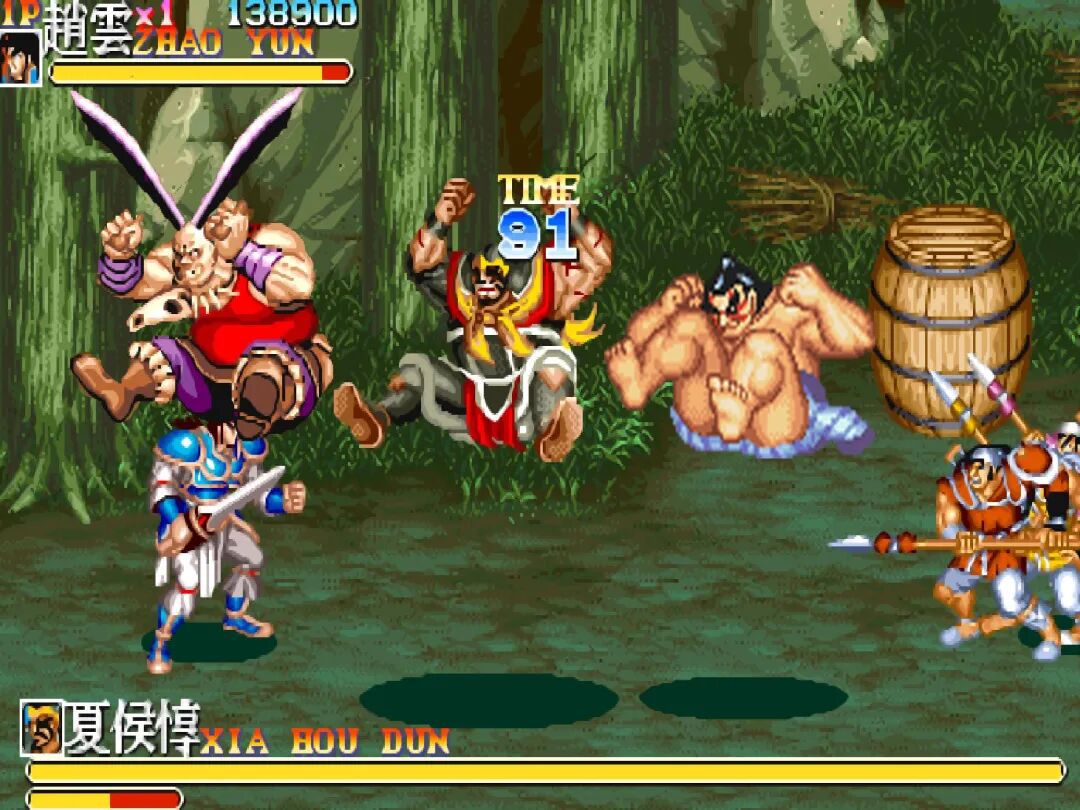Select the Xia Hou Dun boss portrait
The width and height of the screenshot is (1080, 810).
click(x=41, y=728)
